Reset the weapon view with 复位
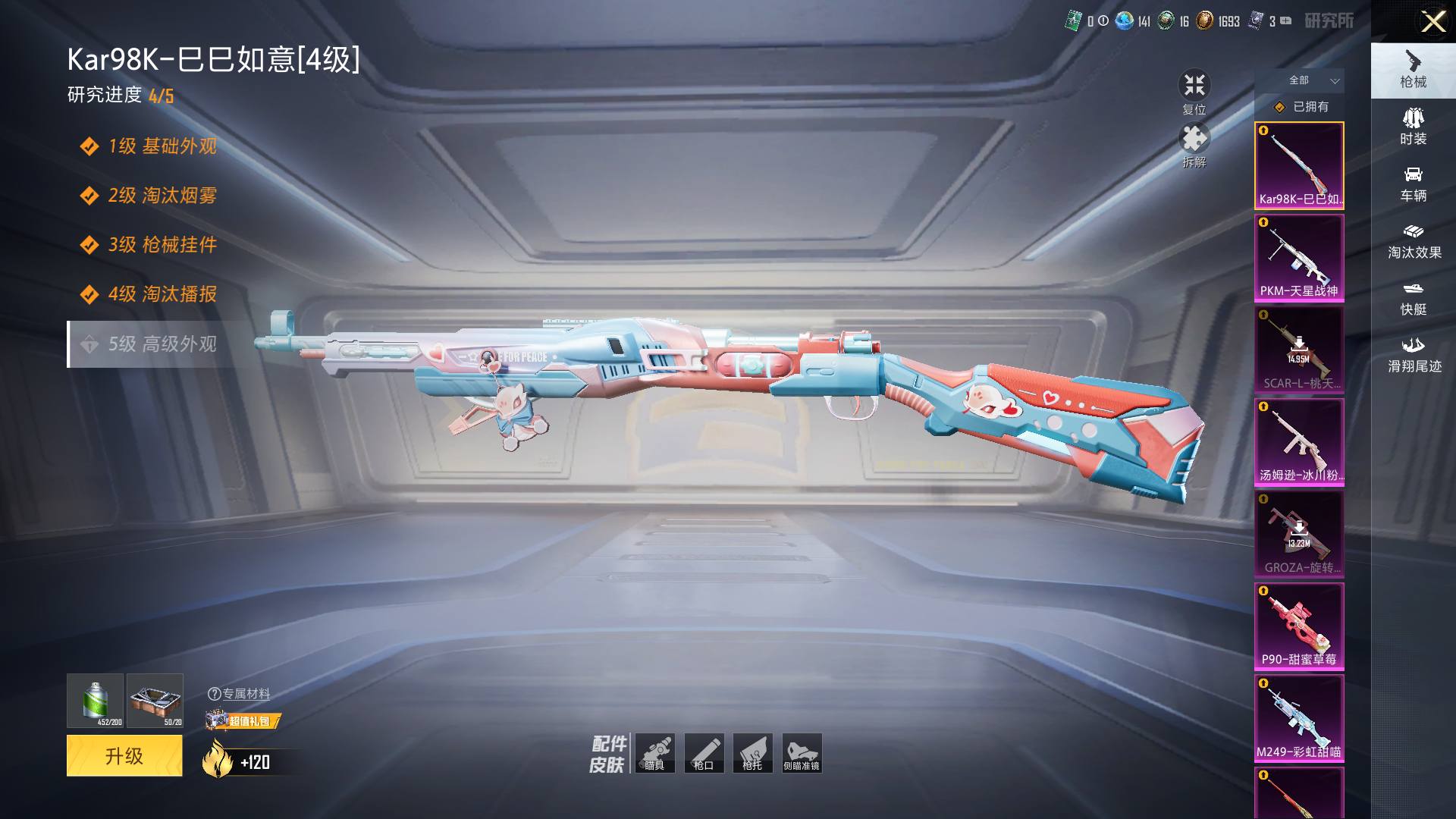1456x819 pixels. (x=1194, y=93)
